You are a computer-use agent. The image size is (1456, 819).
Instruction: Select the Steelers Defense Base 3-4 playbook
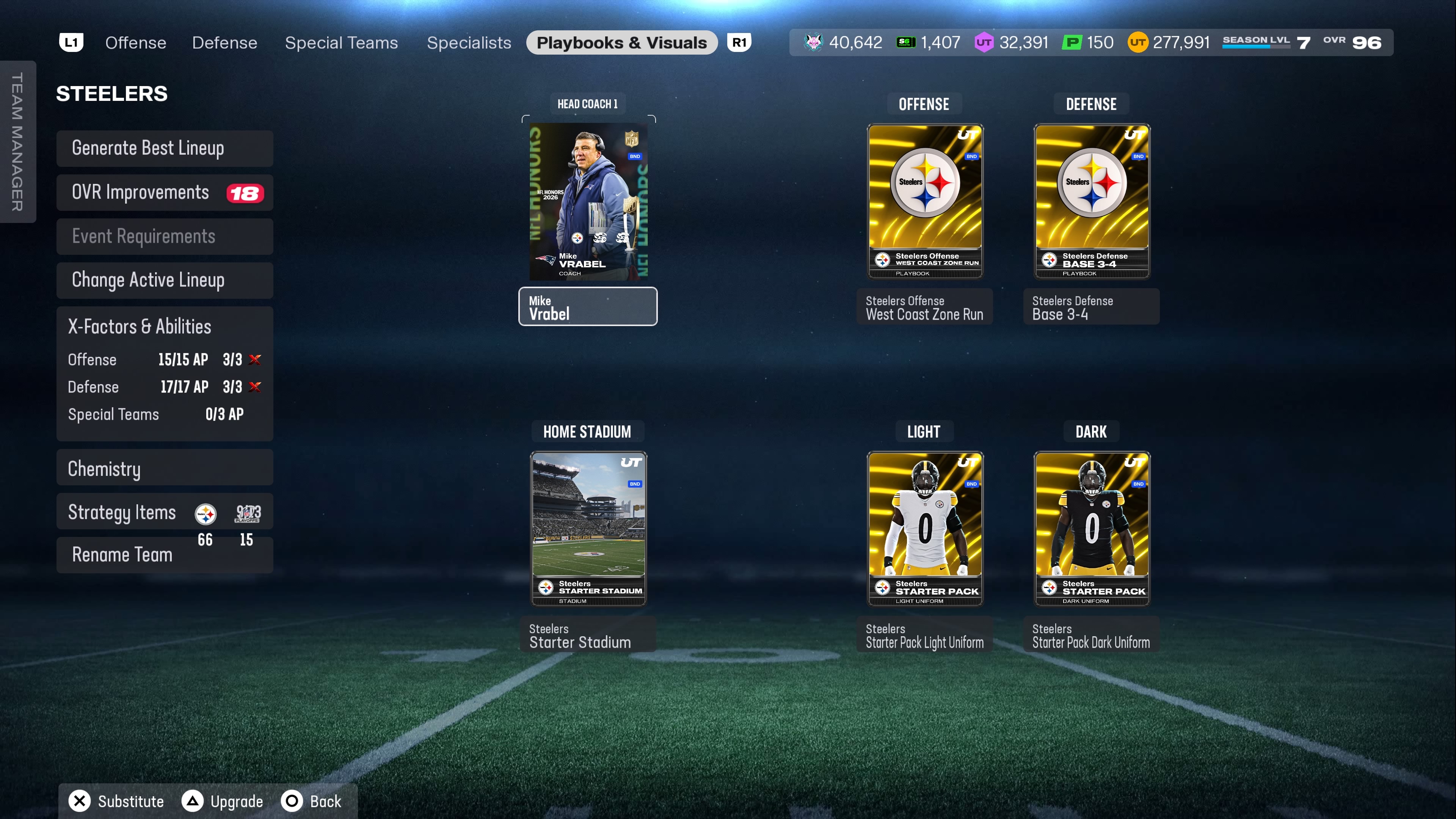[1092, 202]
